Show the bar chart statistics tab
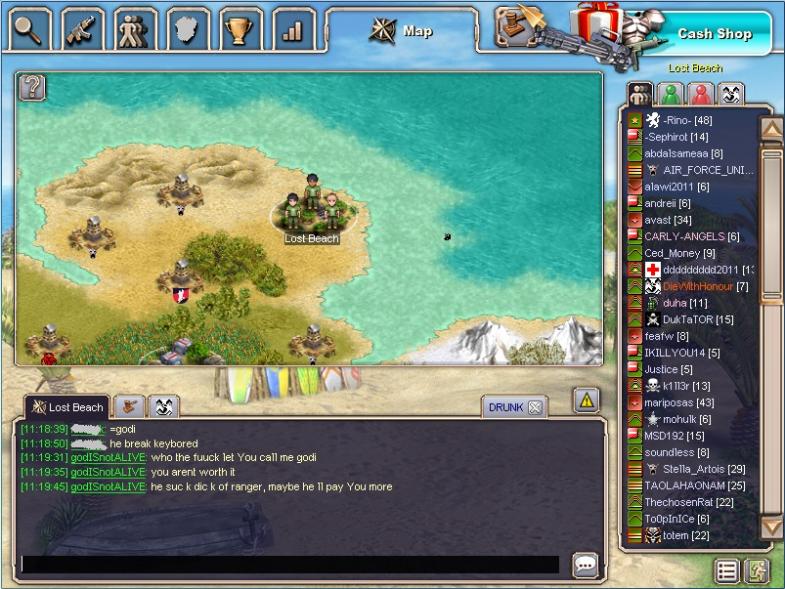The width and height of the screenshot is (785, 589). point(292,29)
